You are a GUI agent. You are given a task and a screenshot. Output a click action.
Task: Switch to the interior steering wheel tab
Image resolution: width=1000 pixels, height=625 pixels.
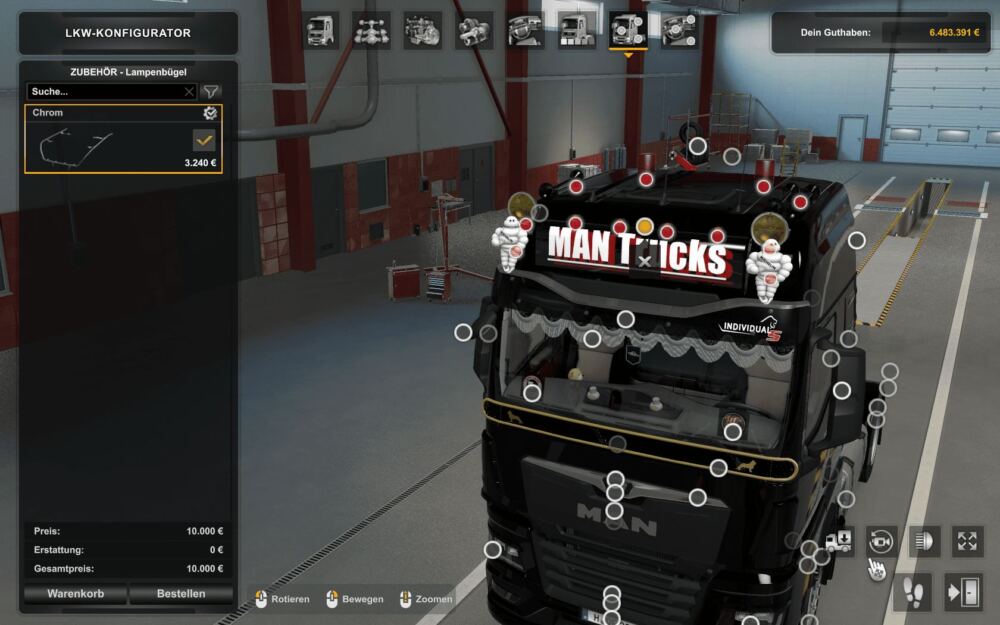click(526, 30)
